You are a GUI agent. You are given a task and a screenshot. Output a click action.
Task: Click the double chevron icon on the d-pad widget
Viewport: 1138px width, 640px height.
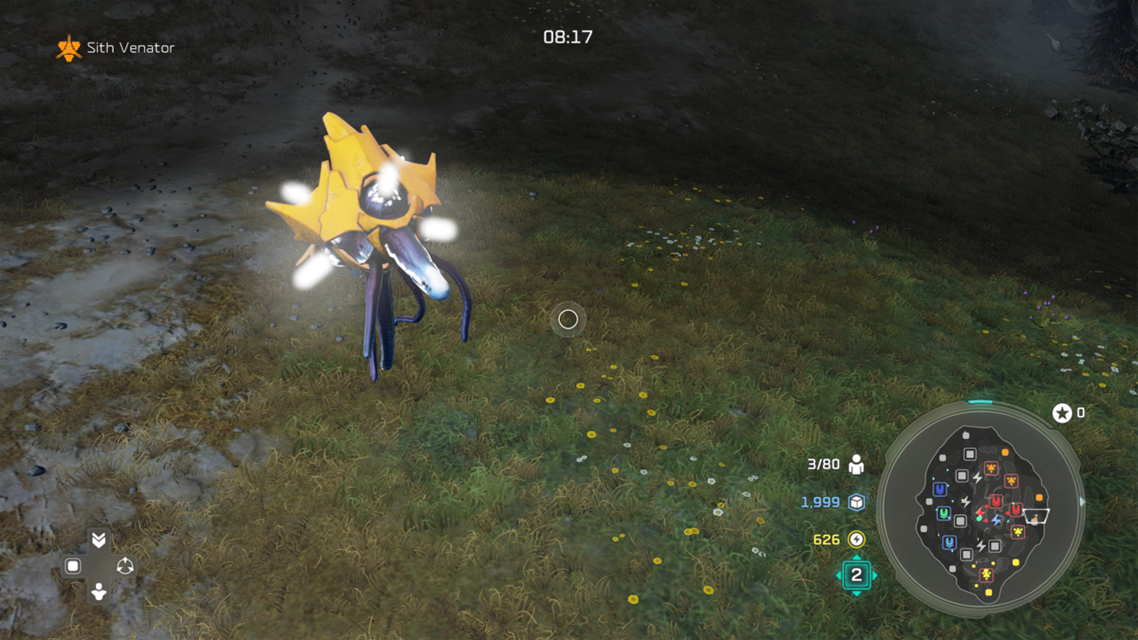coord(98,540)
